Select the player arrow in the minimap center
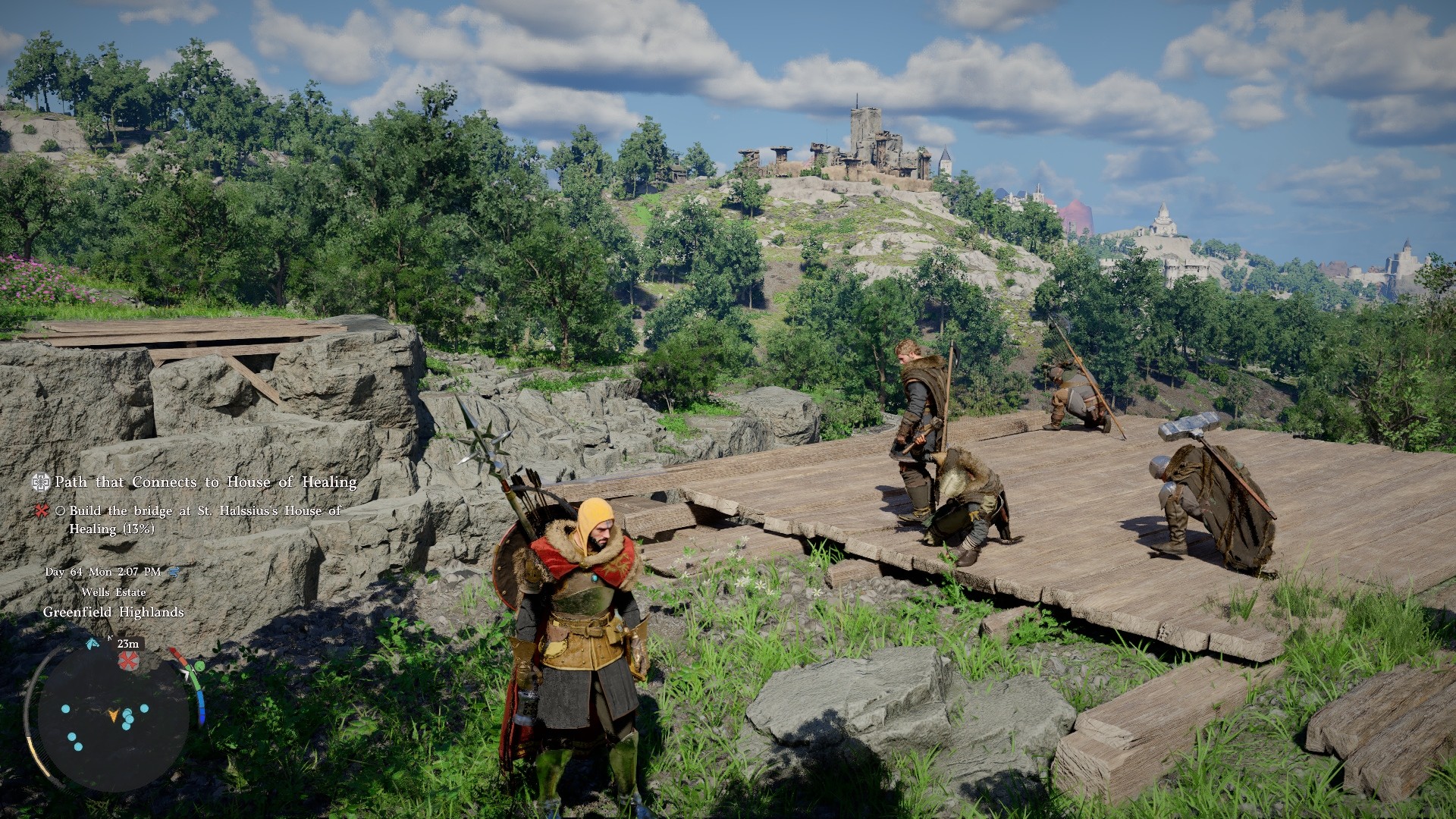 click(x=114, y=716)
